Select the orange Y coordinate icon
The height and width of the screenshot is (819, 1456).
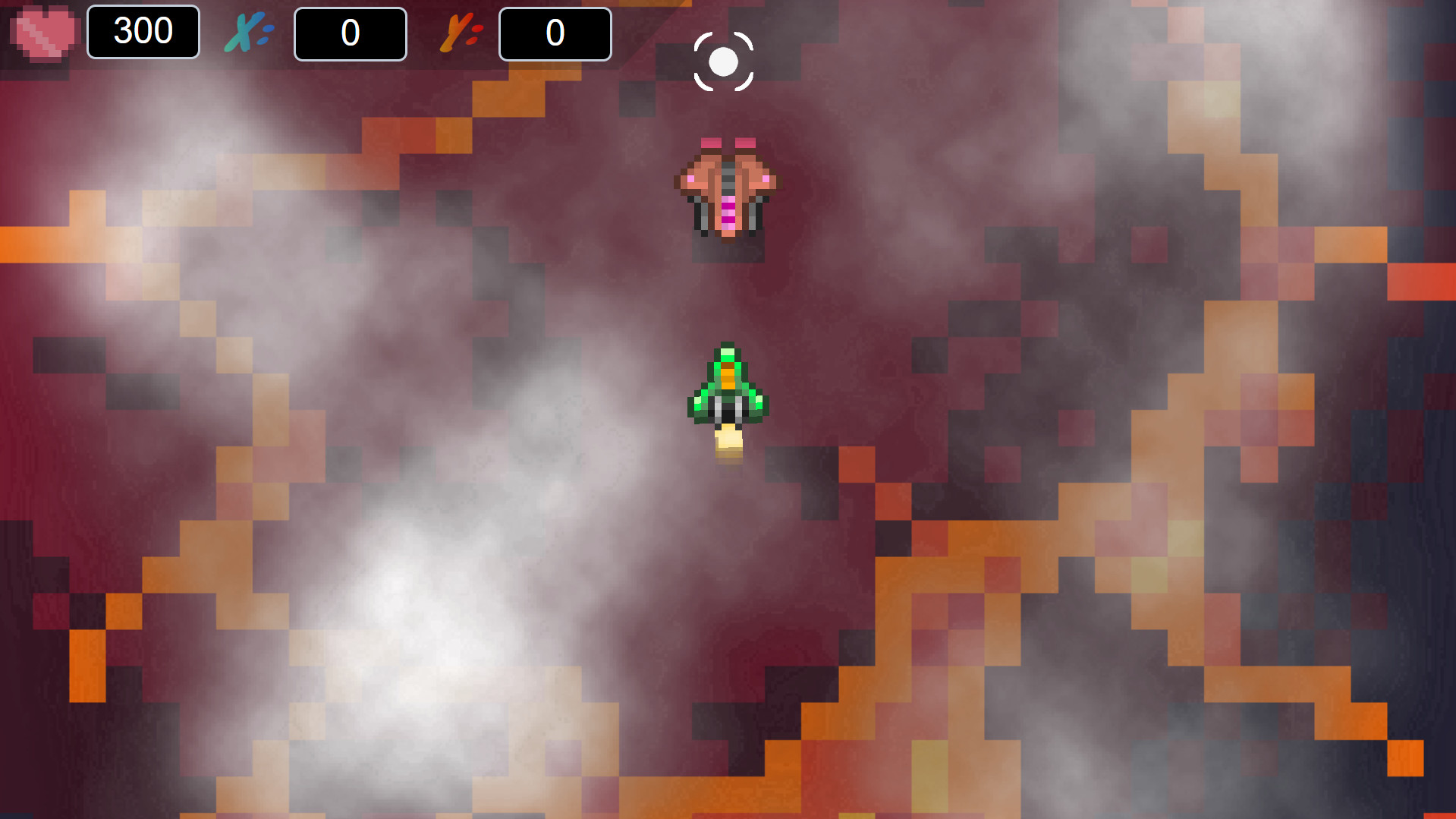[x=454, y=33]
